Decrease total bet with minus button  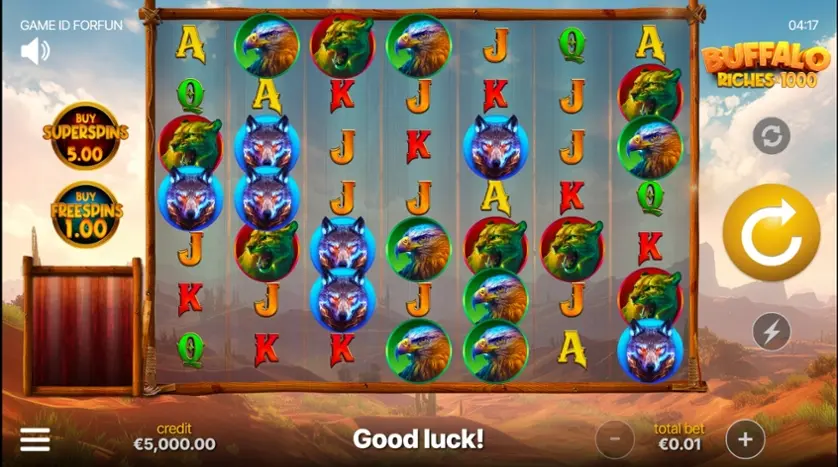click(x=615, y=438)
